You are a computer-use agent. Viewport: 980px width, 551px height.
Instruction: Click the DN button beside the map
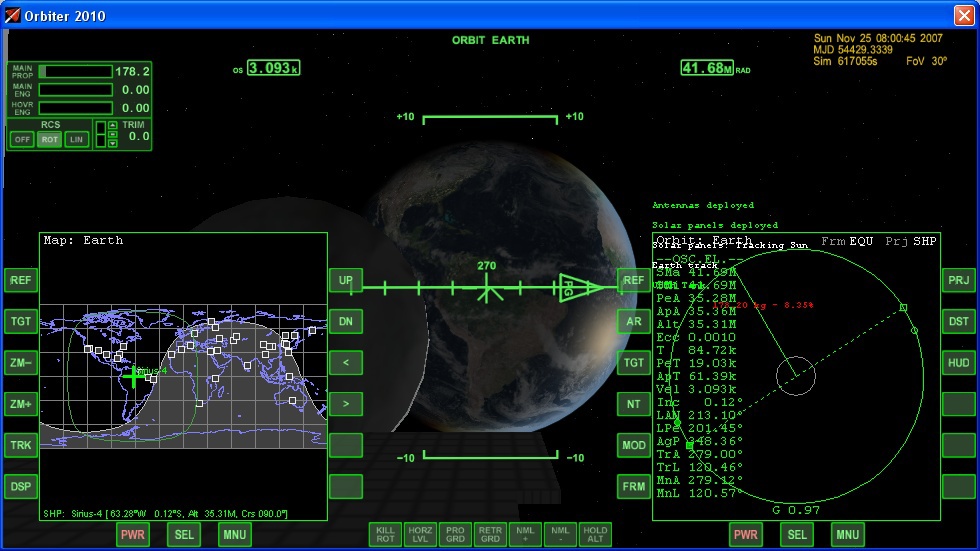pyautogui.click(x=345, y=322)
